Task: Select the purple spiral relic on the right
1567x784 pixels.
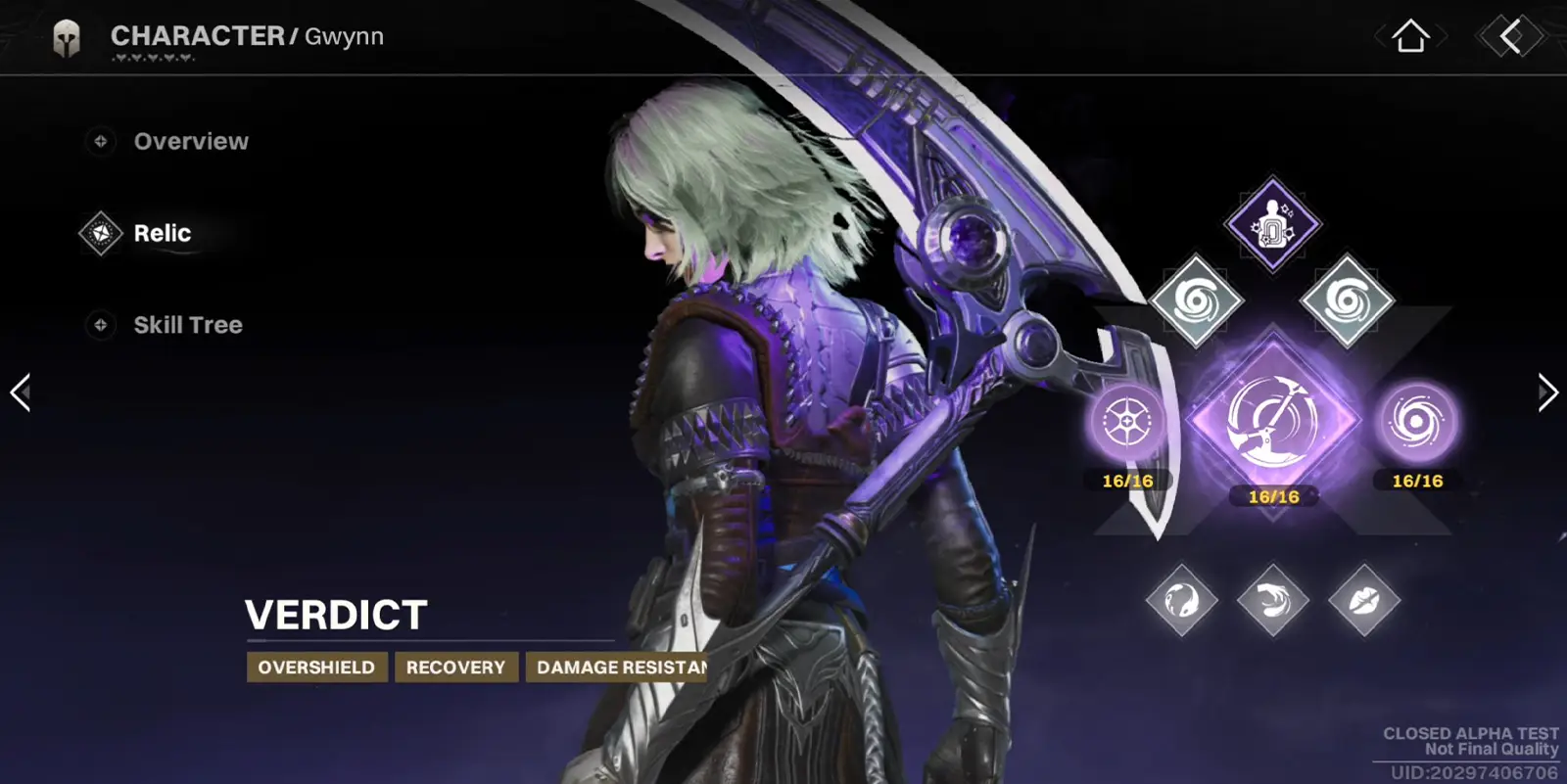Action: pos(1416,423)
